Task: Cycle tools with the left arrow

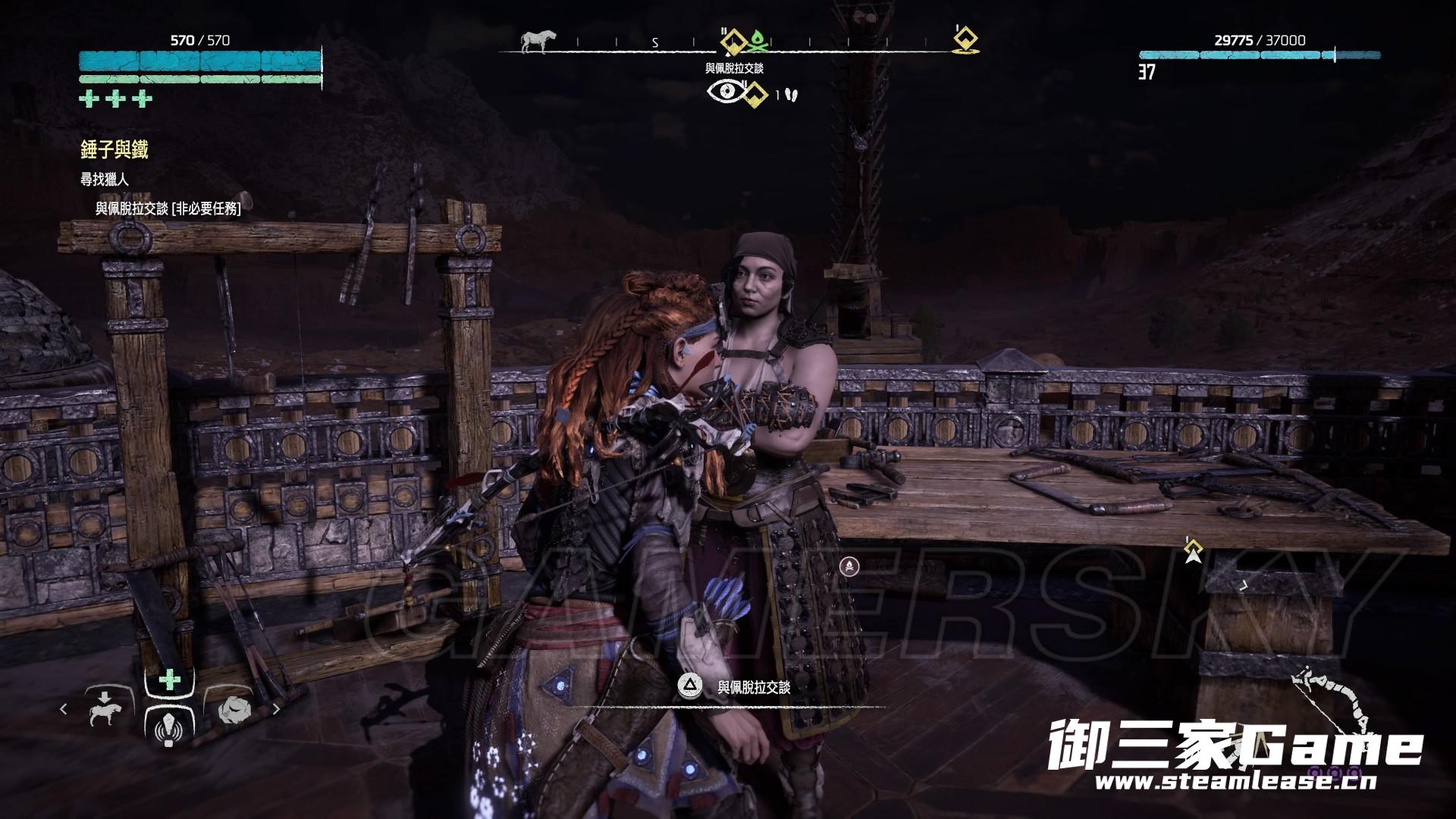Action: coord(64,710)
